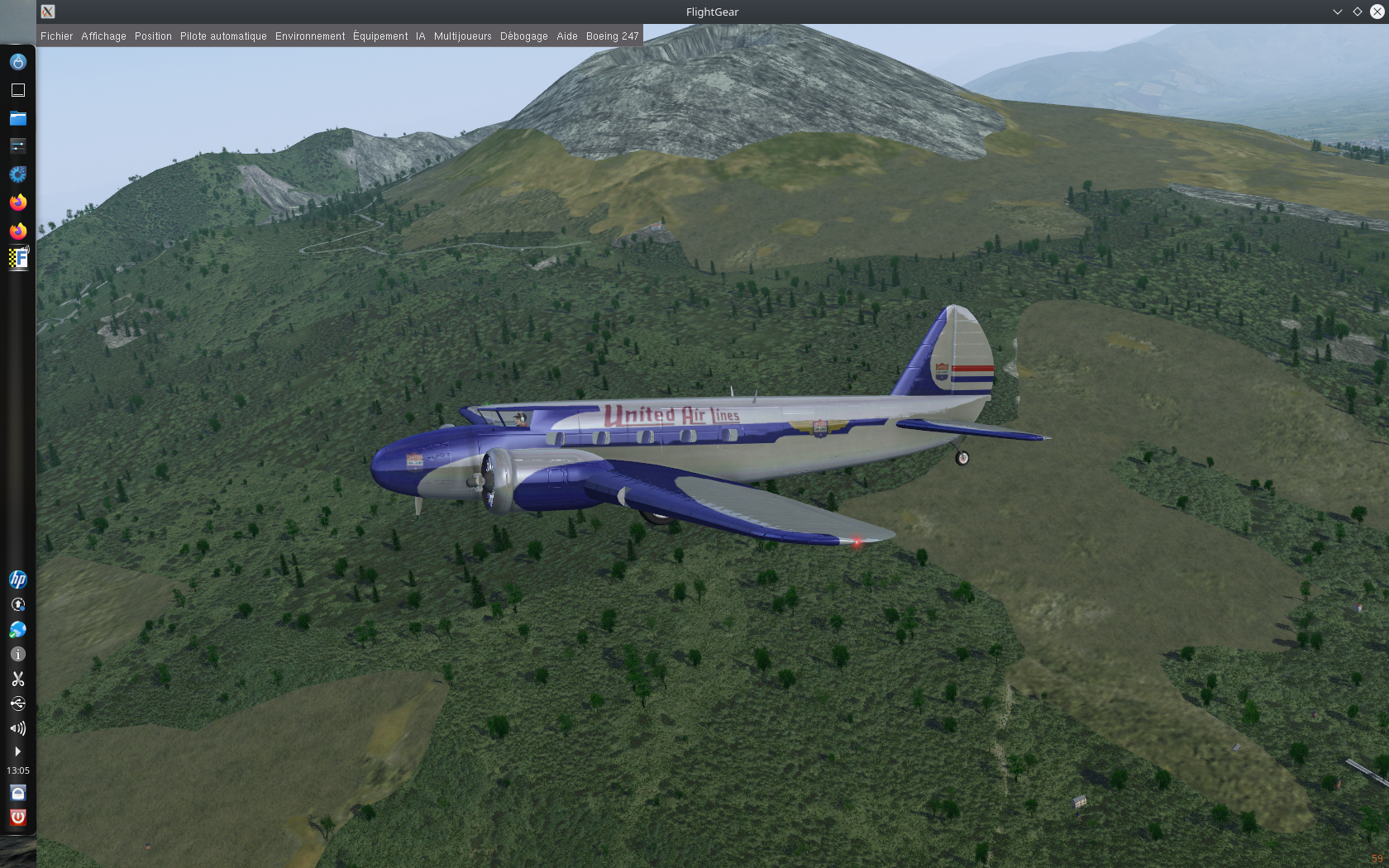
Task: Open the Boeing 247 aircraft menu
Action: pos(612,36)
